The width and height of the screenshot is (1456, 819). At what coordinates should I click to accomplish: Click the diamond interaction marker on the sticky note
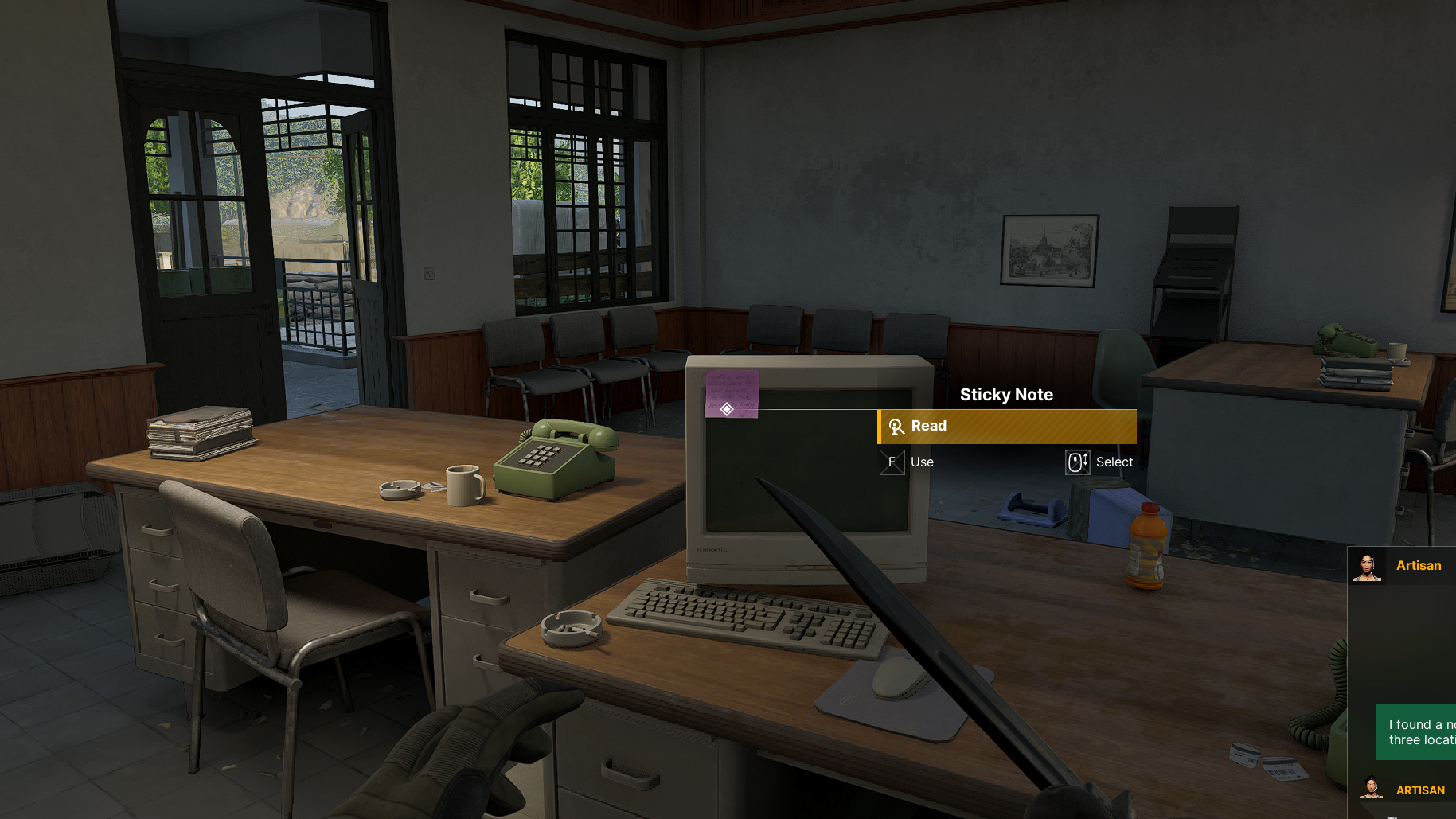pos(727,409)
